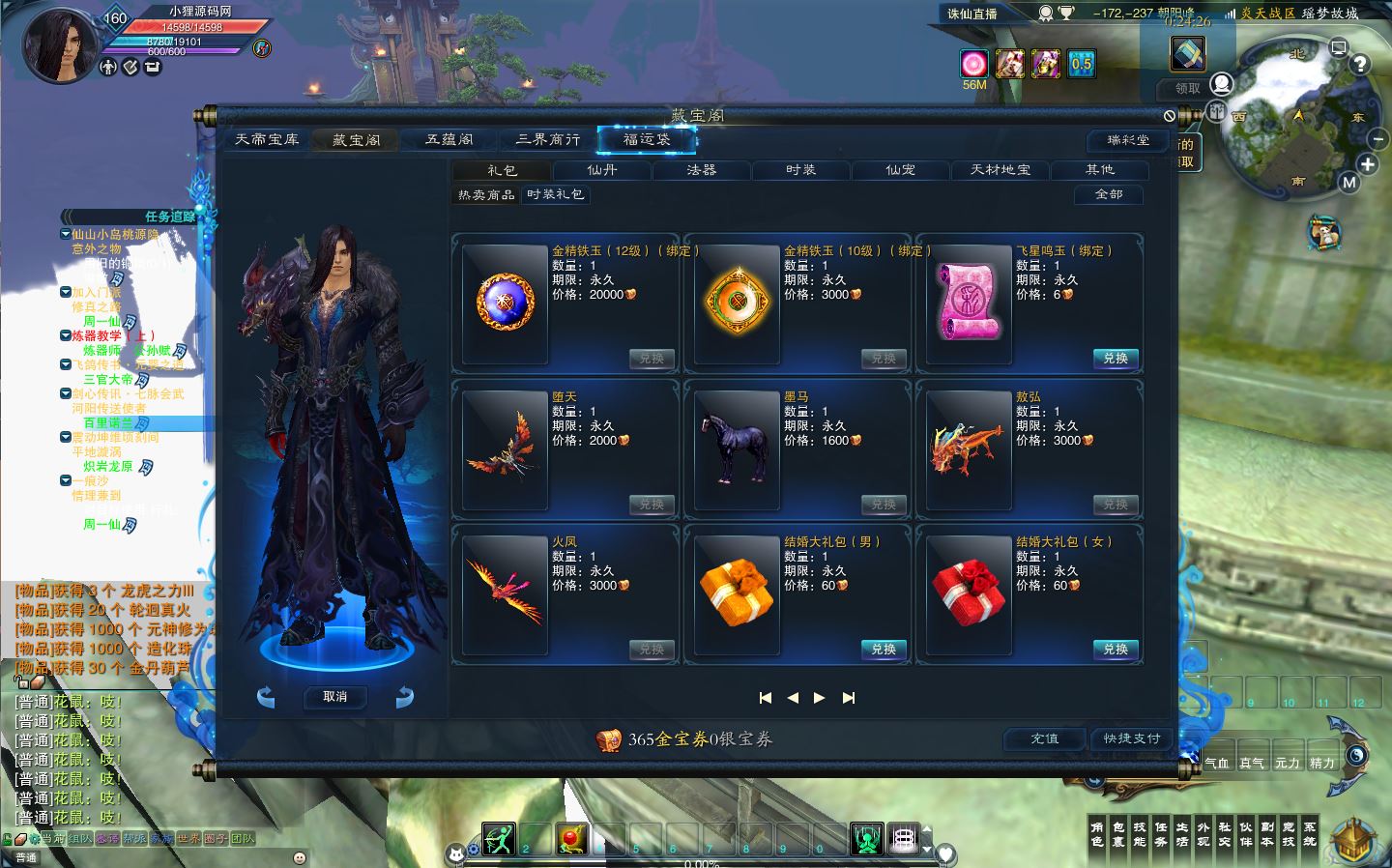Choose the 时装礼包 filter
Image resolution: width=1392 pixels, height=868 pixels.
(x=555, y=194)
